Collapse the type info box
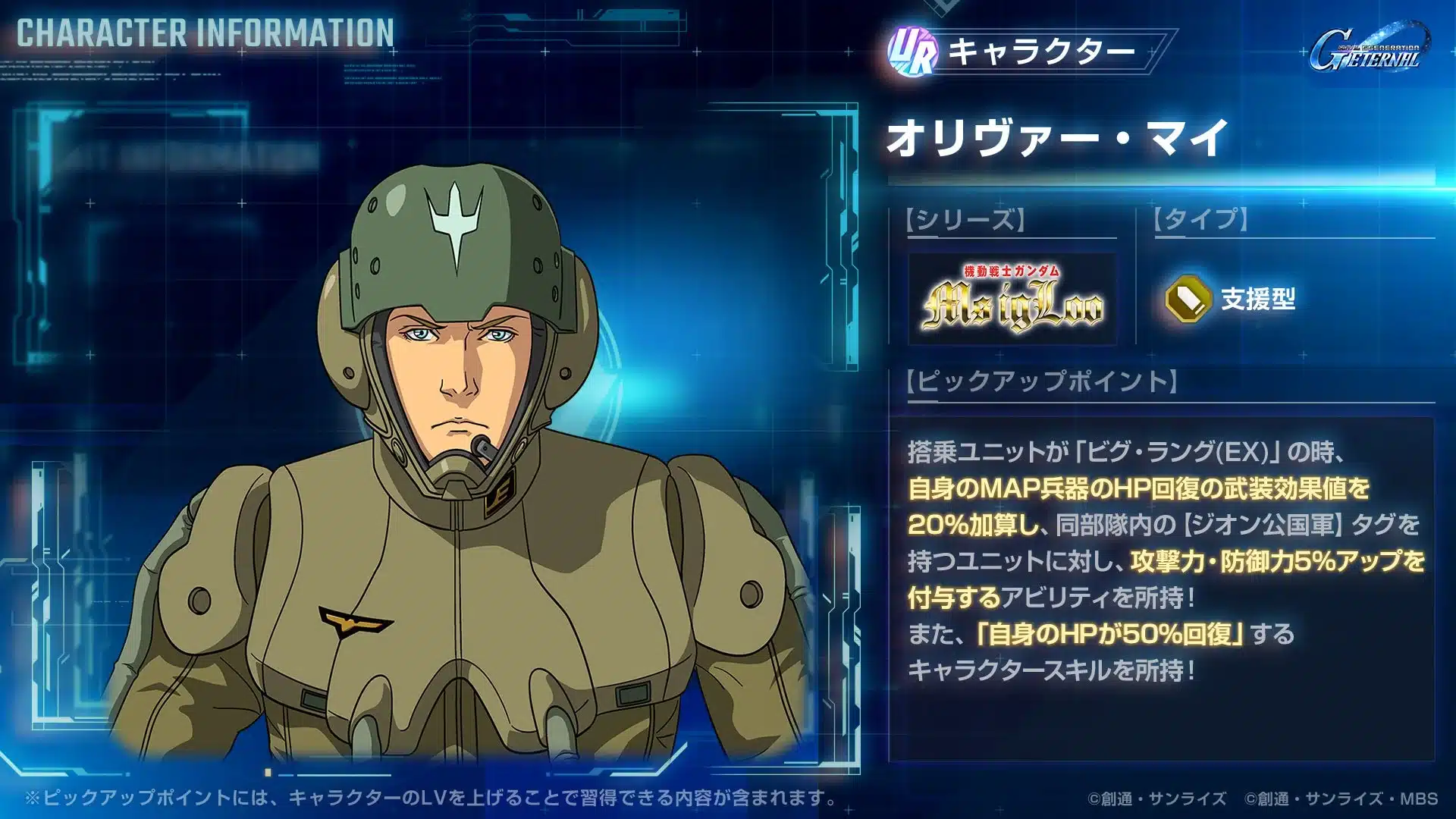This screenshot has width=1456, height=819. click(1213, 299)
